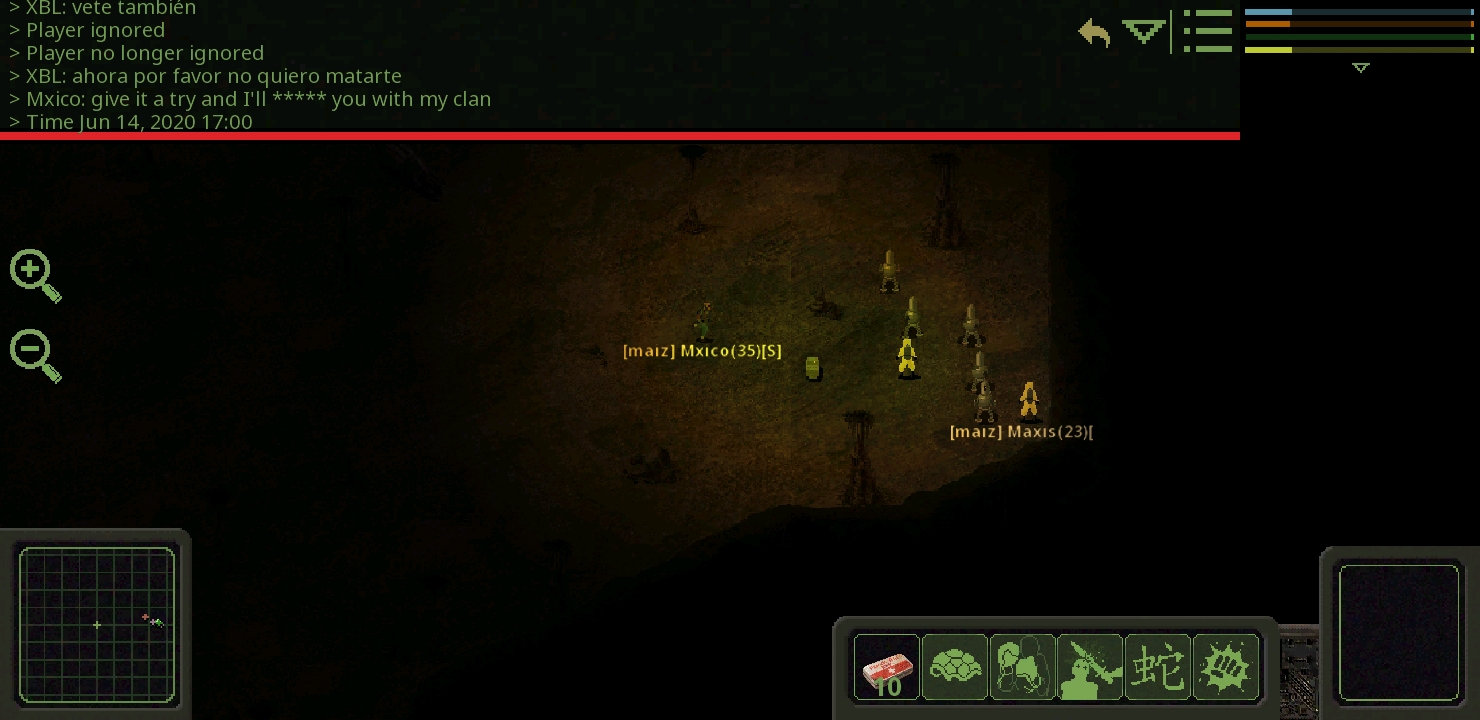
Task: Expand the empty slot panel at bottom right
Action: click(1400, 632)
